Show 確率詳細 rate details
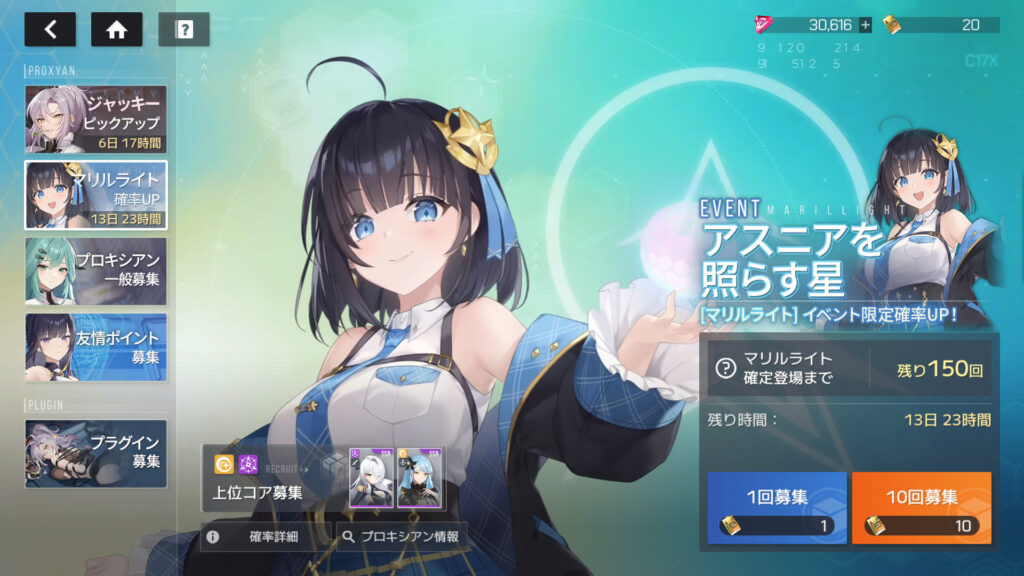The image size is (1024, 576). coord(265,536)
